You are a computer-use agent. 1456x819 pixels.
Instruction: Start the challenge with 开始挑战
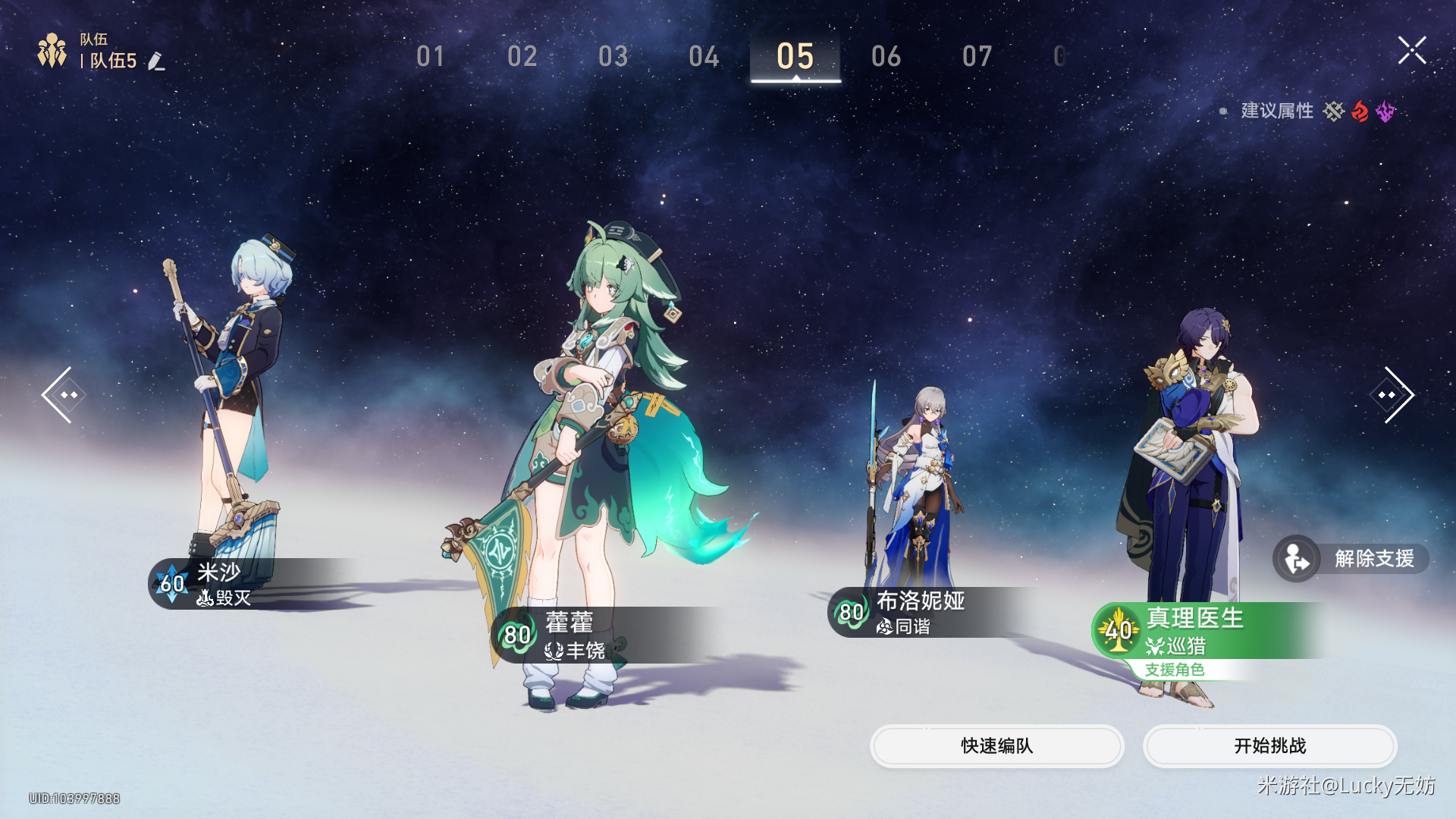1270,746
